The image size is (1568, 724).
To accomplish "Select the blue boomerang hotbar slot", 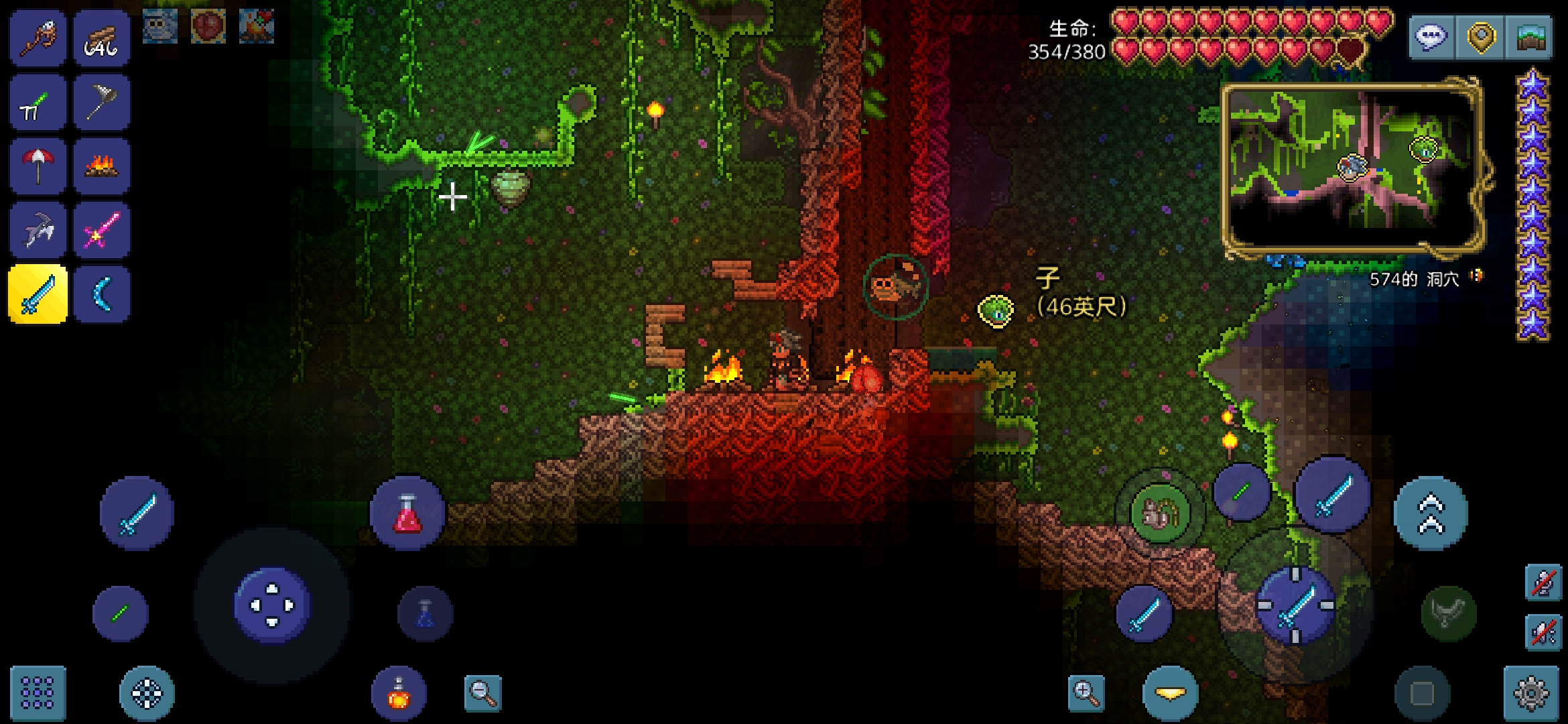I will click(102, 294).
